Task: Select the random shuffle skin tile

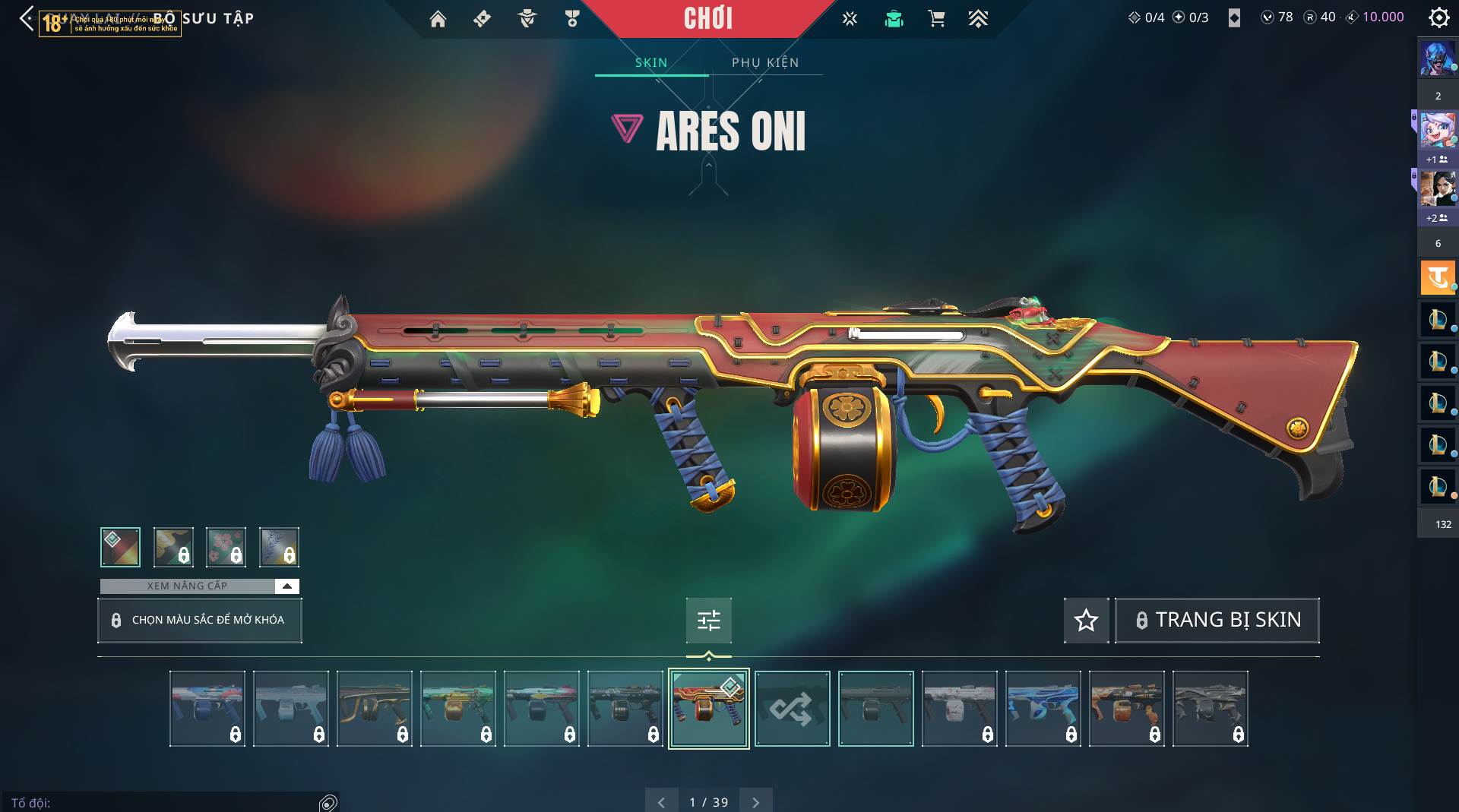Action: point(792,709)
